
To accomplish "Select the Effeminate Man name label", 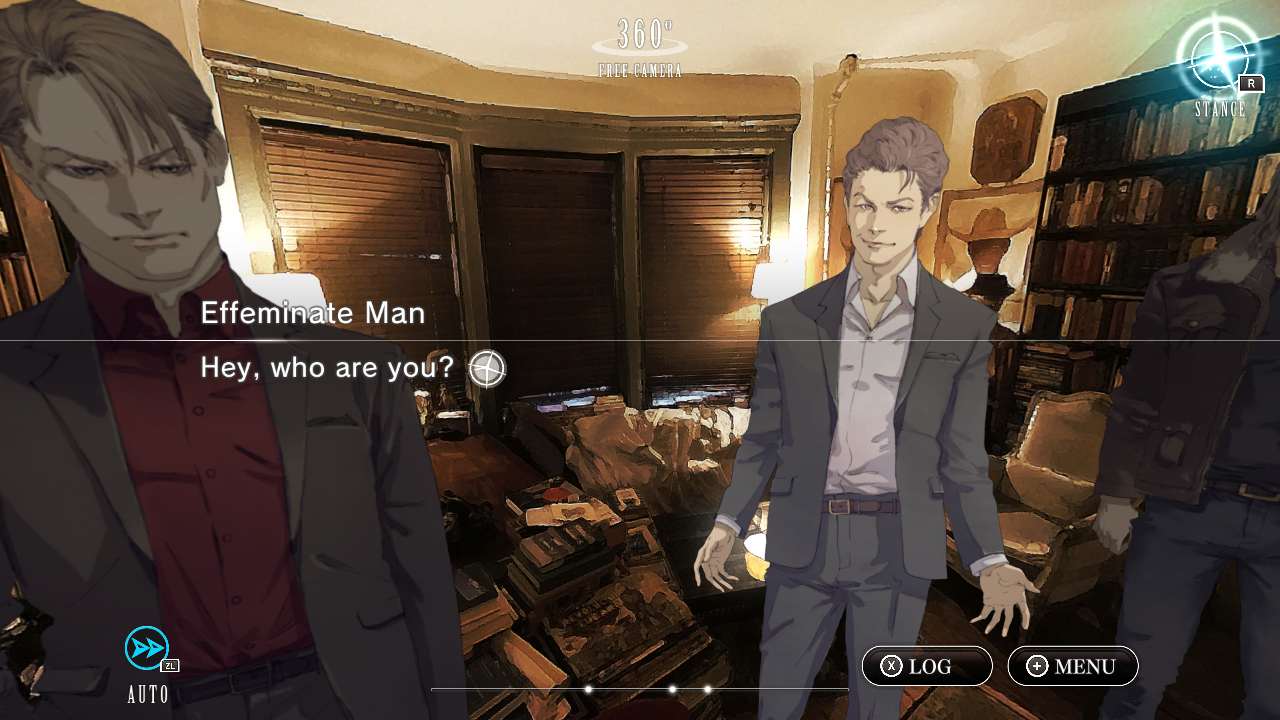I will click(313, 313).
